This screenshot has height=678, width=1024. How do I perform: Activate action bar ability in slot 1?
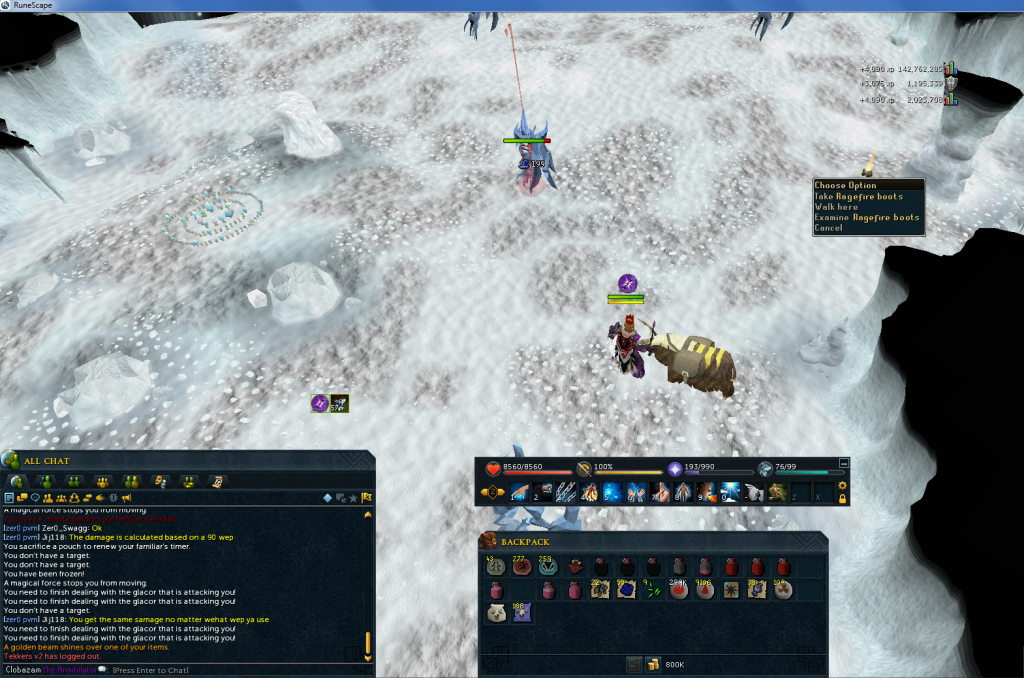(520, 491)
